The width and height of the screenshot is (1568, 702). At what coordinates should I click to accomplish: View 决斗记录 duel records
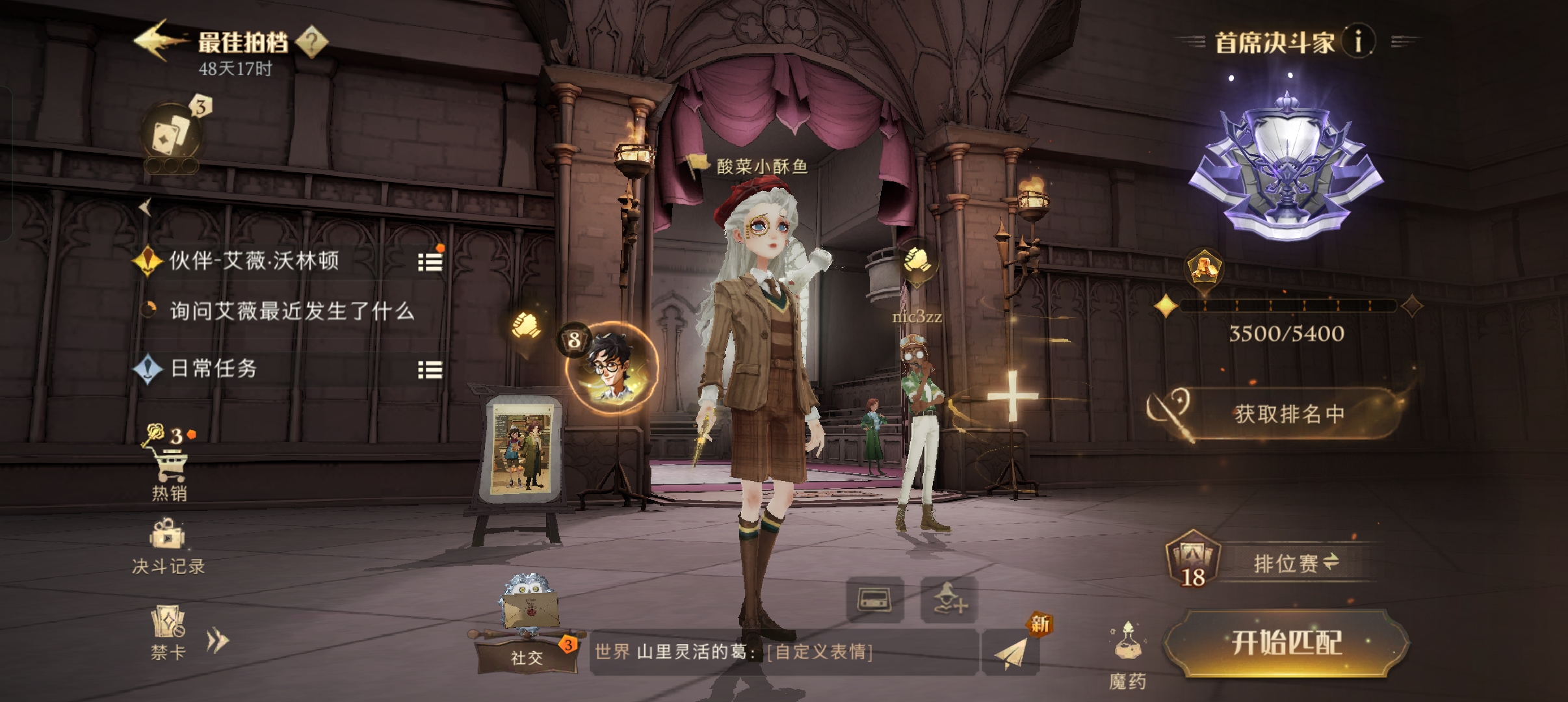[168, 546]
